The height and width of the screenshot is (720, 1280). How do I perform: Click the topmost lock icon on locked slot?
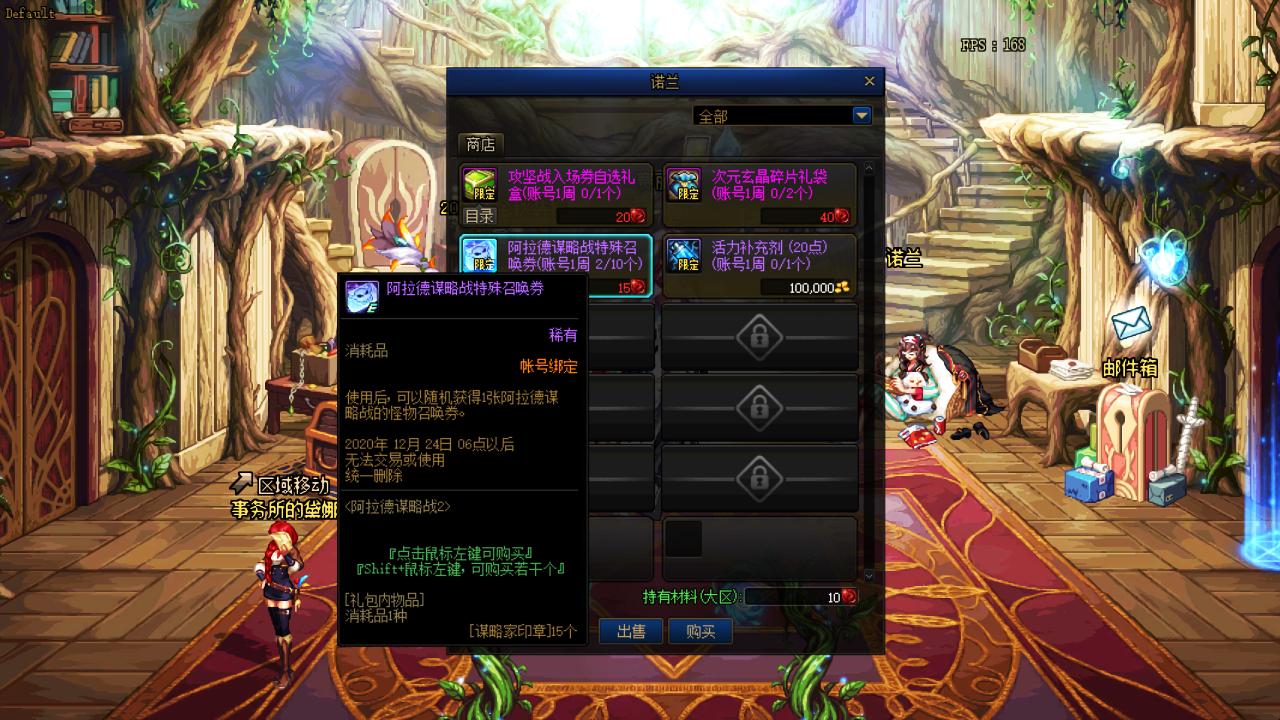[x=760, y=338]
